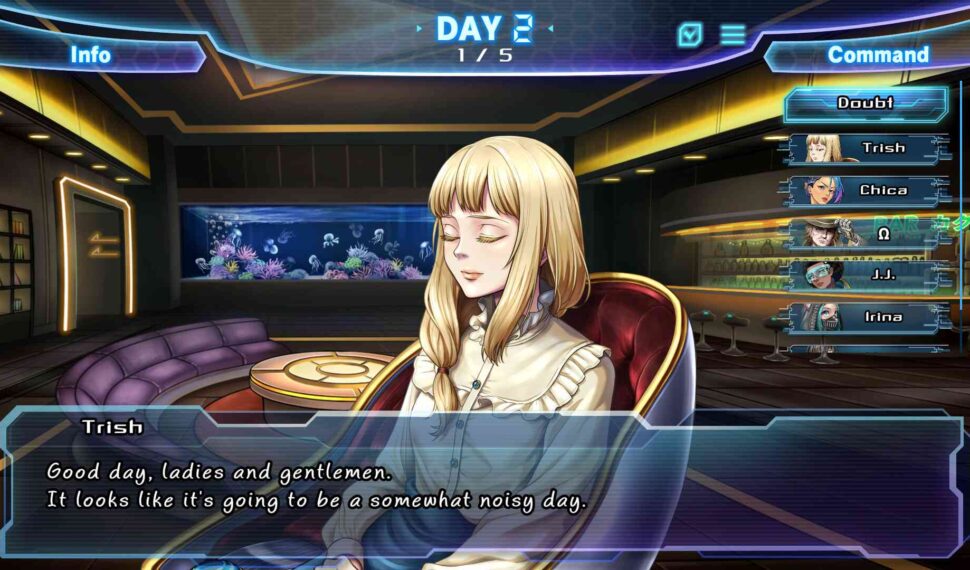Choose the Doubt command
Screen dimensions: 970x570
[865, 103]
